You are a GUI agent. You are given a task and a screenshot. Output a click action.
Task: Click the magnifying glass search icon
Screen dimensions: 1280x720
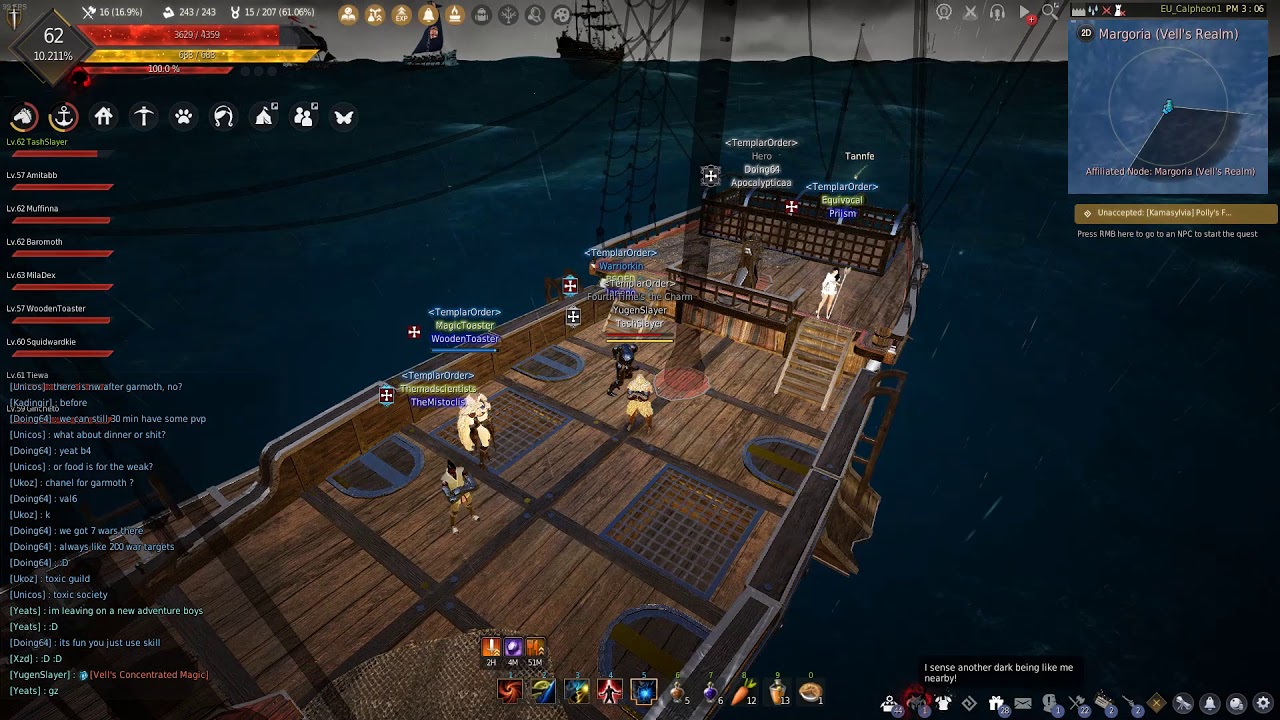tap(1050, 12)
